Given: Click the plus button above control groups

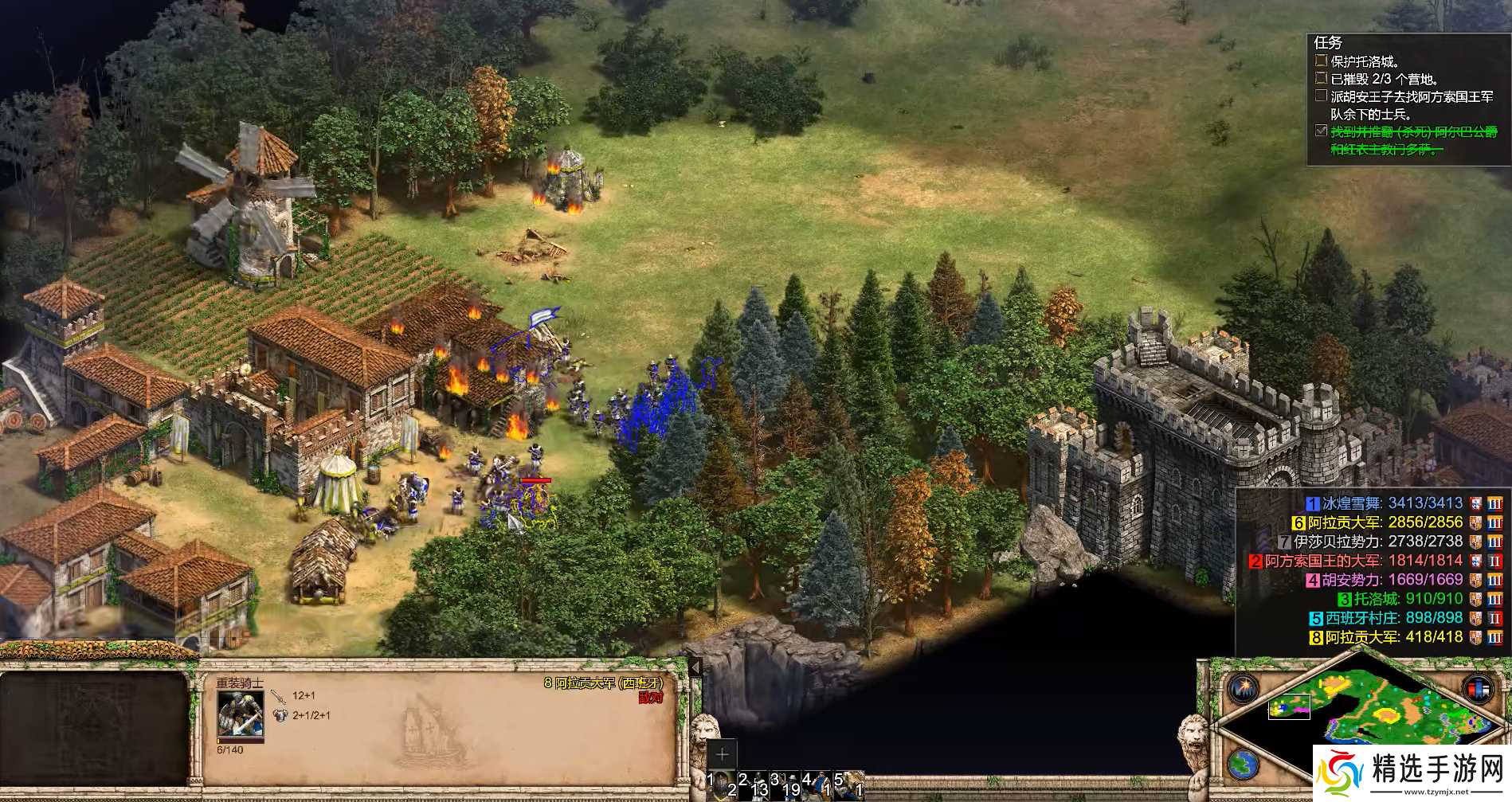Looking at the screenshot, I should (722, 753).
